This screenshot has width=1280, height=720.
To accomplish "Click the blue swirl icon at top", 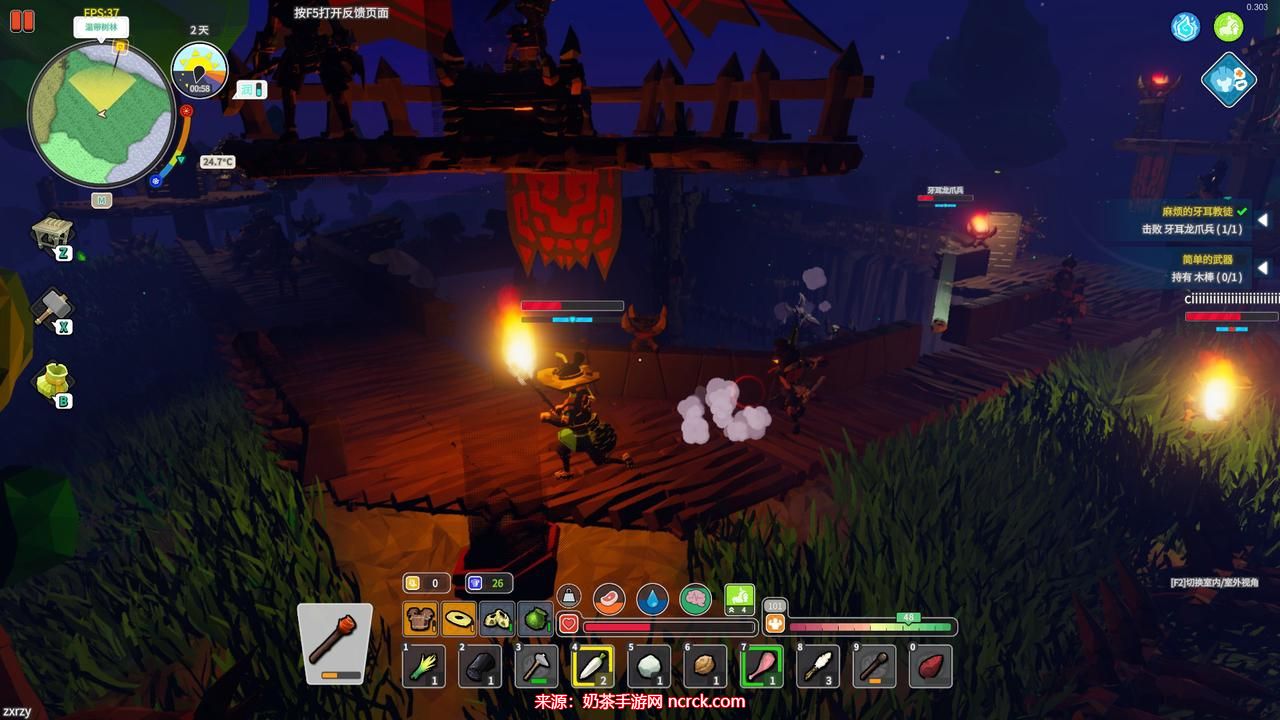I will (x=1186, y=27).
